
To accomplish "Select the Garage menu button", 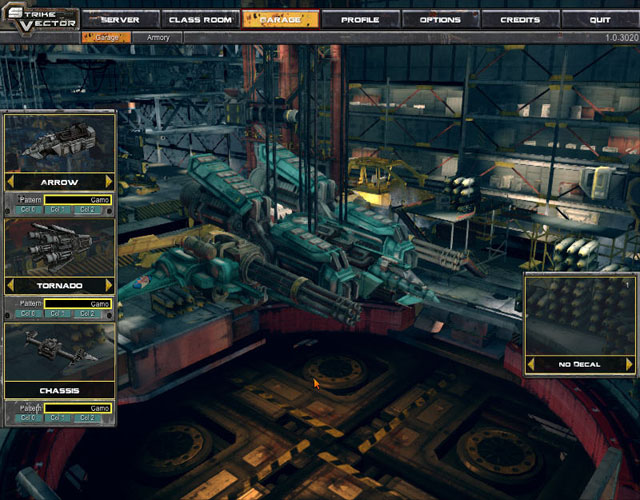I will tap(280, 19).
